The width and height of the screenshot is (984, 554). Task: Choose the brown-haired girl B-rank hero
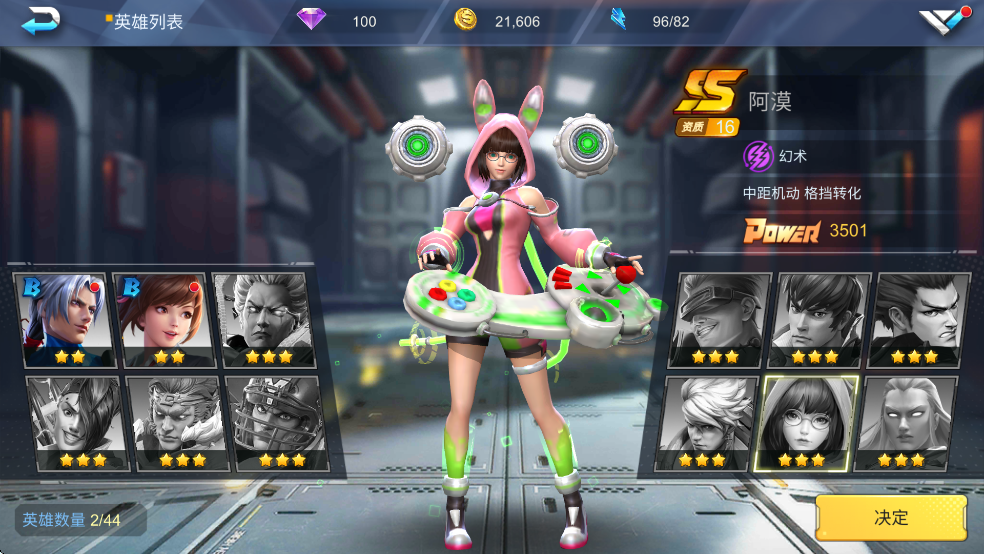[161, 318]
